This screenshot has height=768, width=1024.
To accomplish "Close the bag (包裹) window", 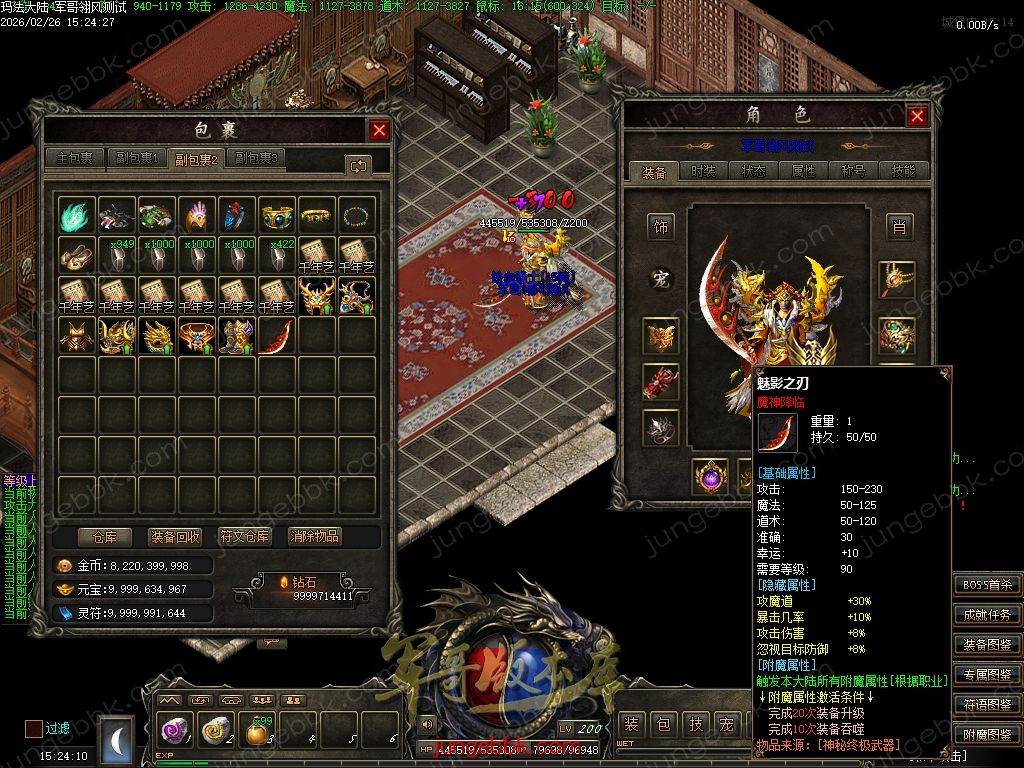I will (379, 130).
